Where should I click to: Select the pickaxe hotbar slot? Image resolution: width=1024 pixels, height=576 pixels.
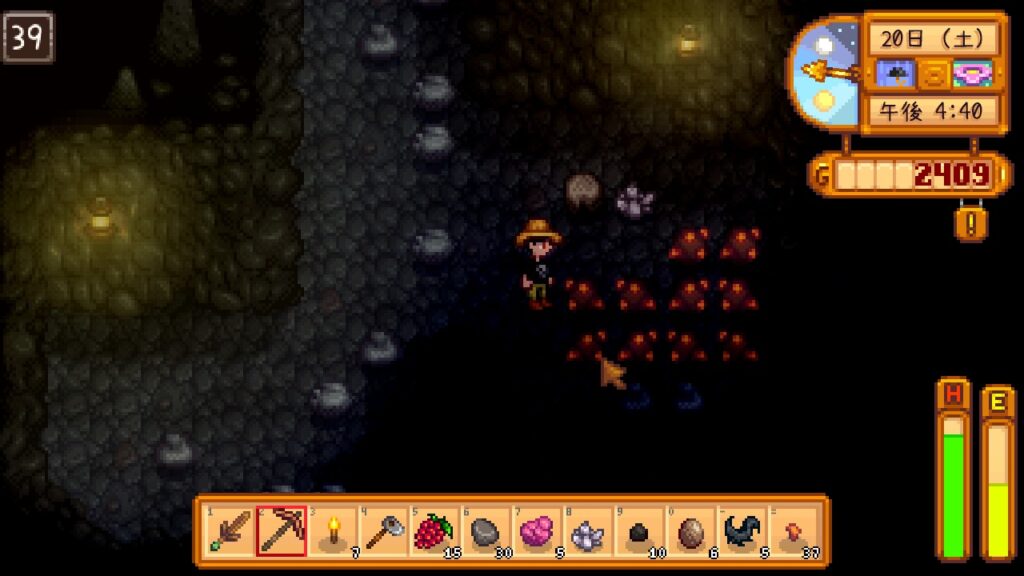click(x=281, y=531)
